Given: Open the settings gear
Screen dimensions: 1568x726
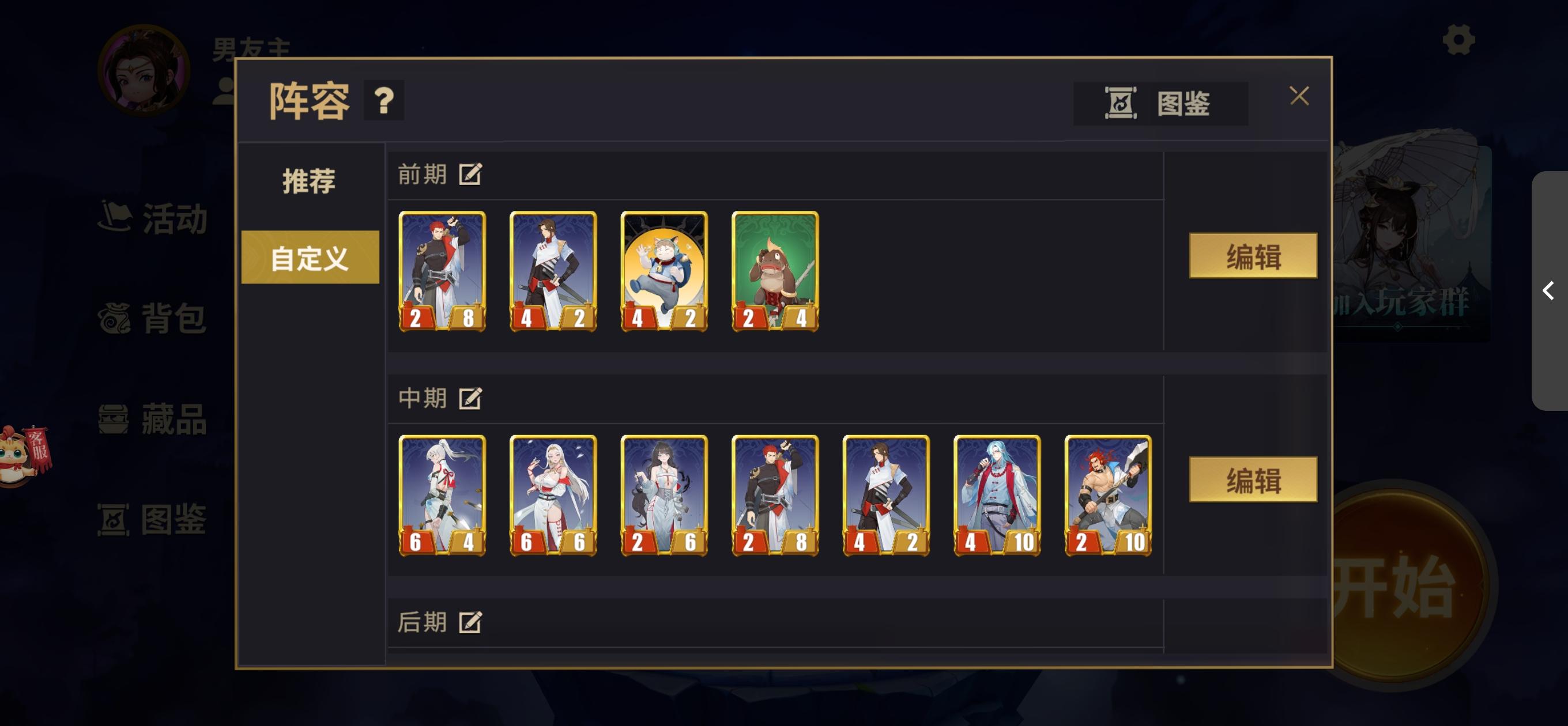Looking at the screenshot, I should [x=1458, y=41].
